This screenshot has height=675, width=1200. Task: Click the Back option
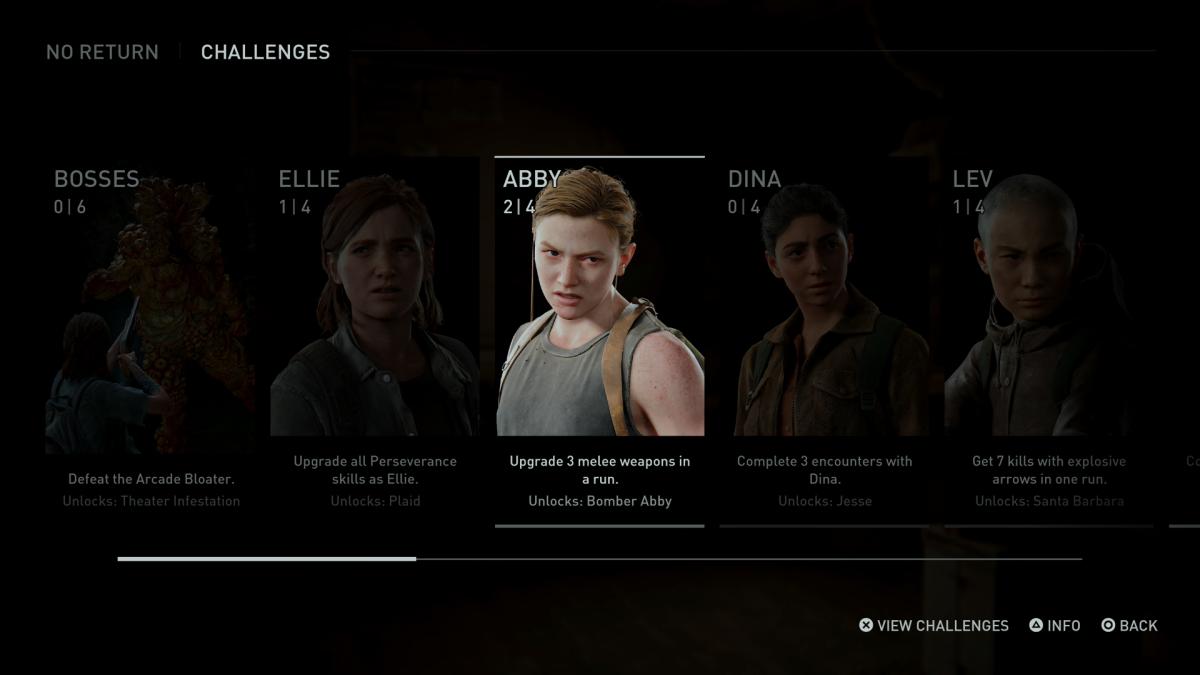click(x=1129, y=626)
